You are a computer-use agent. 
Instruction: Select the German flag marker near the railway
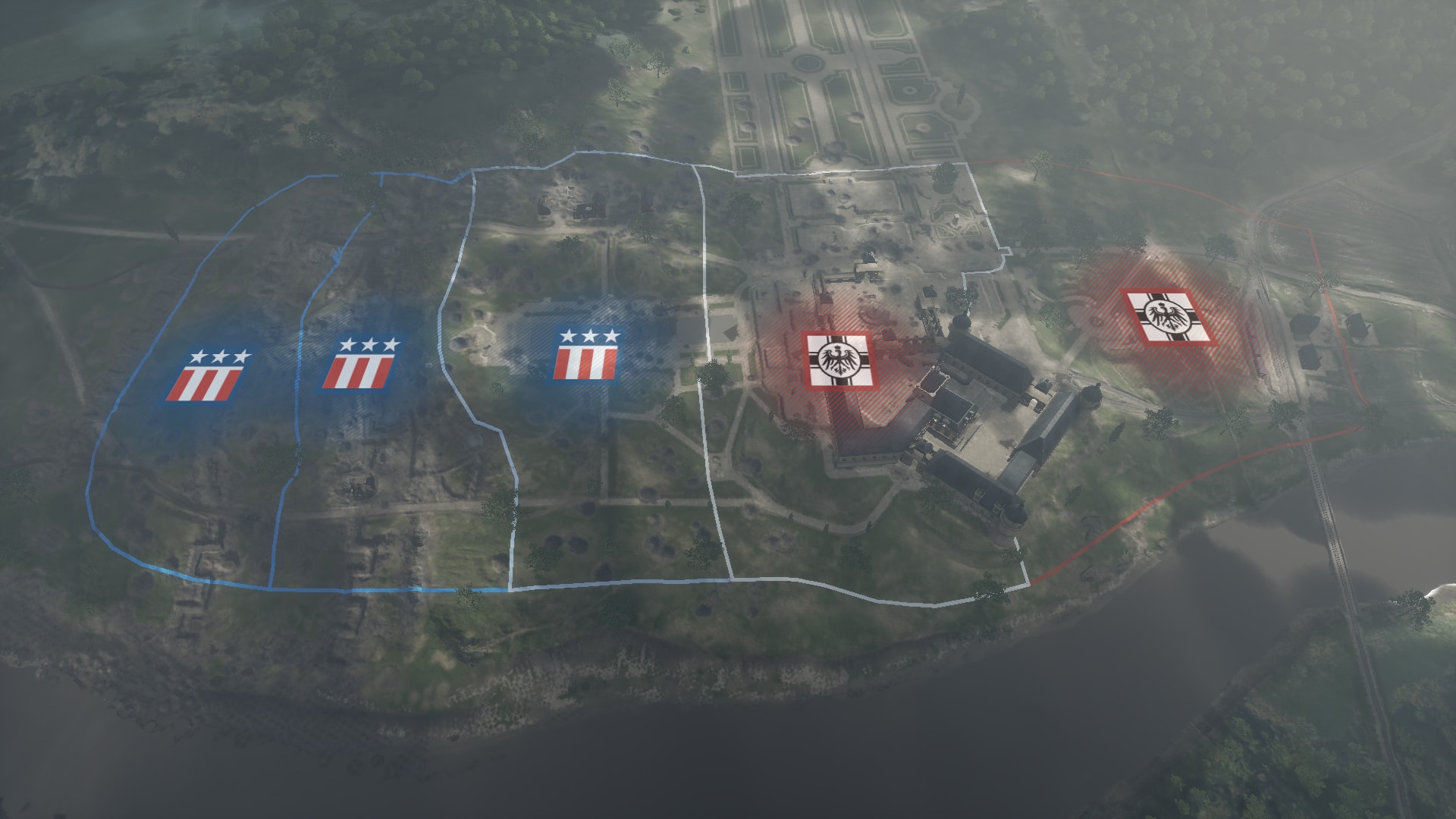(1169, 317)
